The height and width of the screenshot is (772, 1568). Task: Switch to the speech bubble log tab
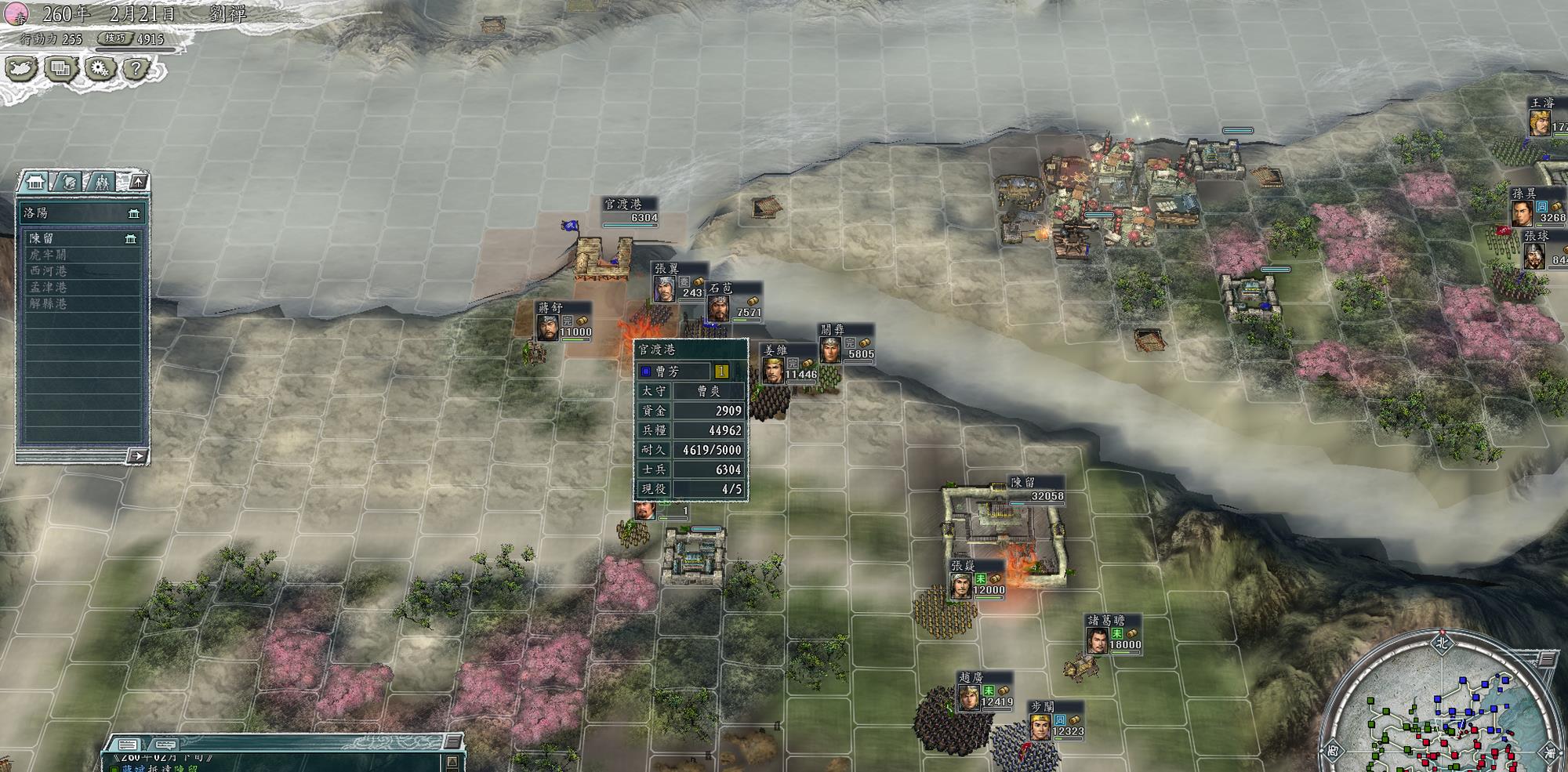(x=164, y=745)
